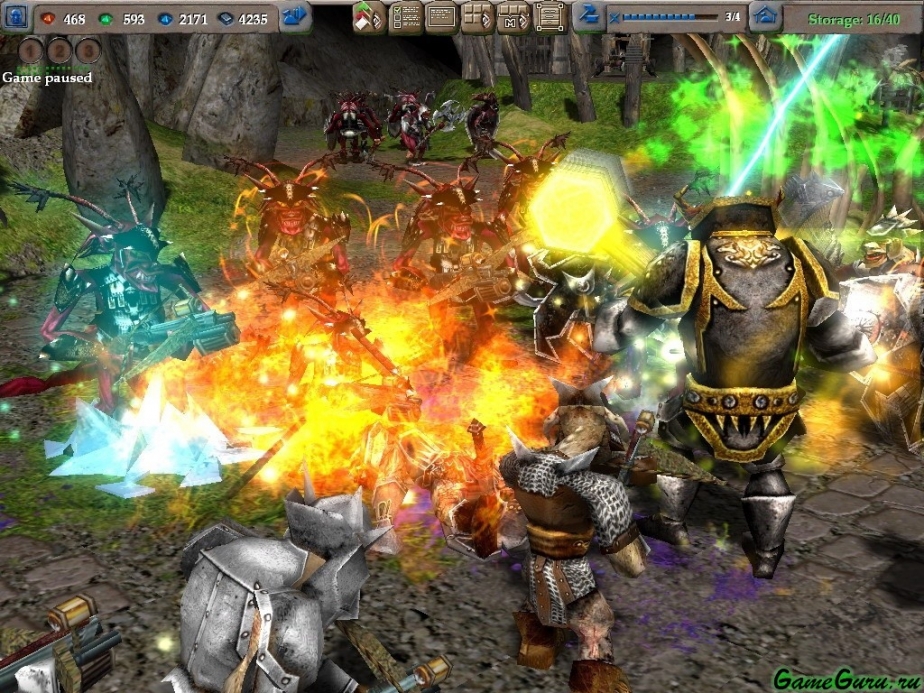Open the text board panel

(440, 16)
